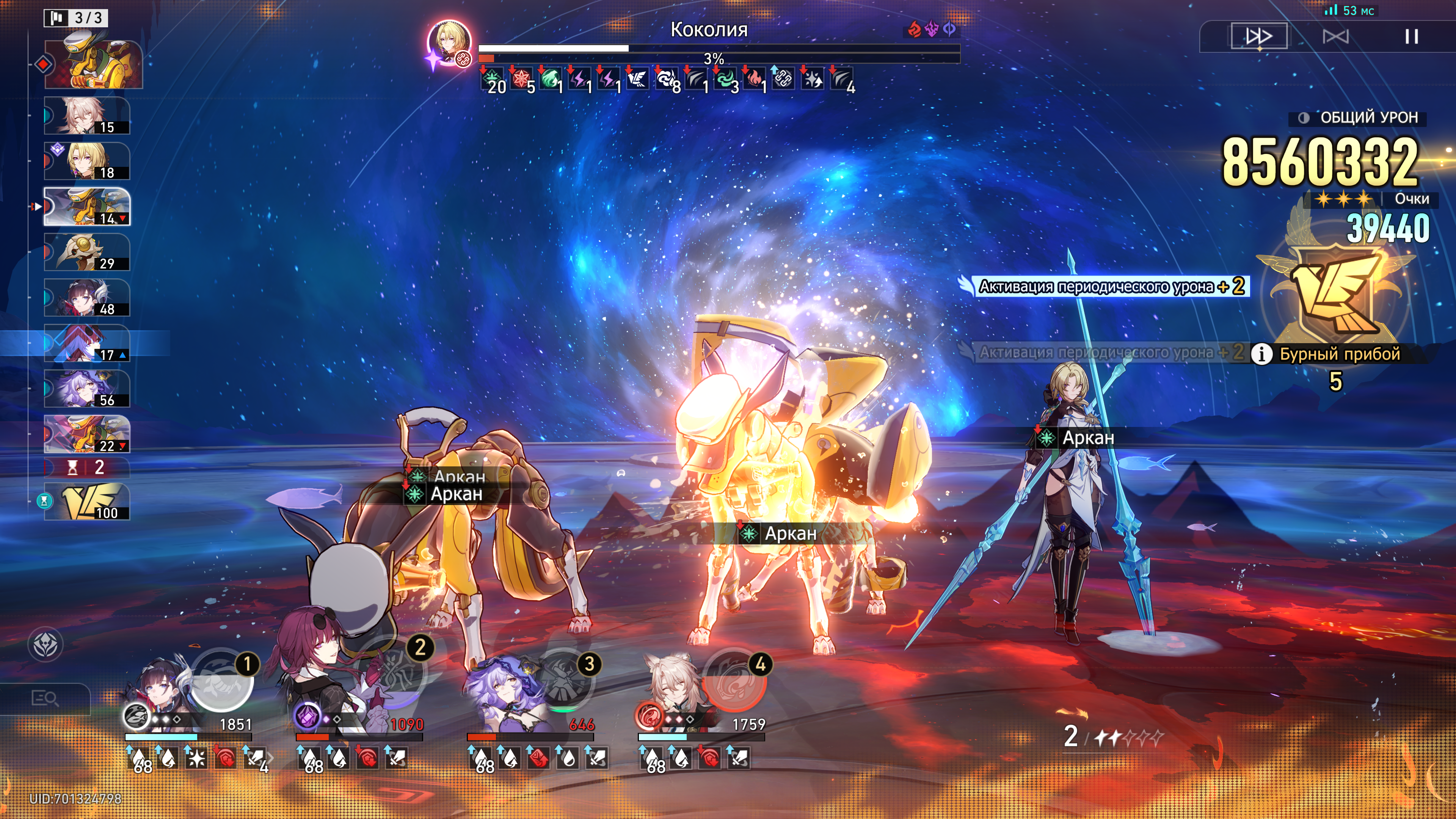Select the turn-order portrait with number 18
This screenshot has height=819, width=1456.
coord(87,161)
